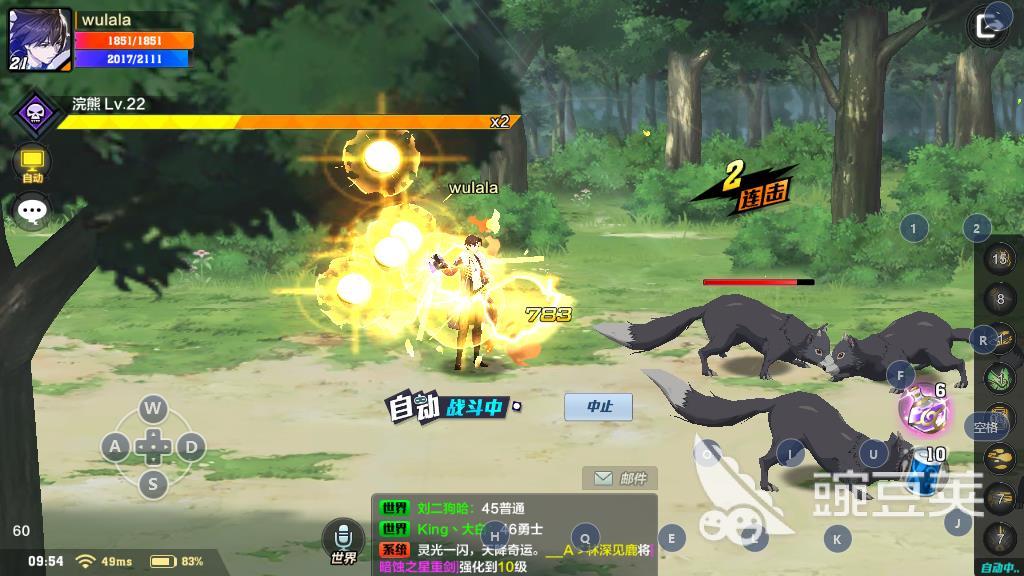Screen dimensions: 1024x576
Task: Tap the 空格 jump button
Action: pyautogui.click(x=986, y=427)
